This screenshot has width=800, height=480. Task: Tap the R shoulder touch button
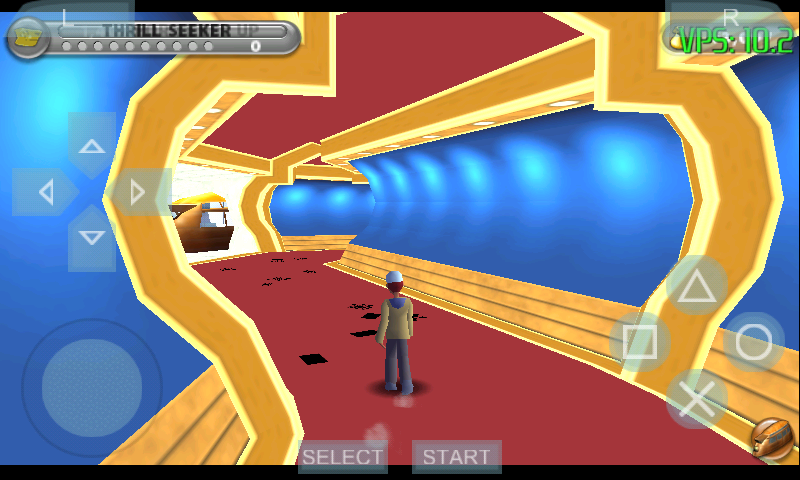(731, 16)
